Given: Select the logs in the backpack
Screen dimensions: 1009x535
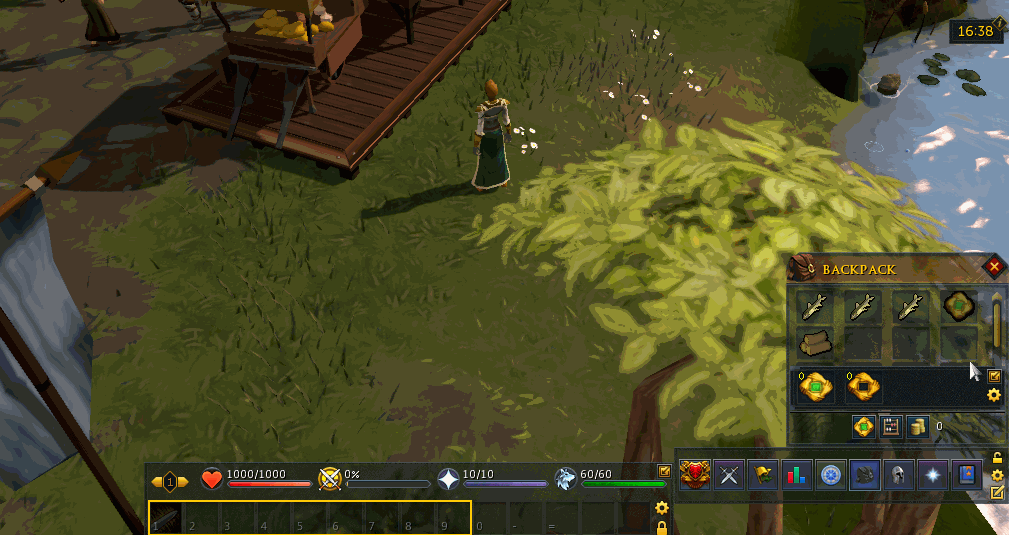Looking at the screenshot, I should [x=816, y=342].
